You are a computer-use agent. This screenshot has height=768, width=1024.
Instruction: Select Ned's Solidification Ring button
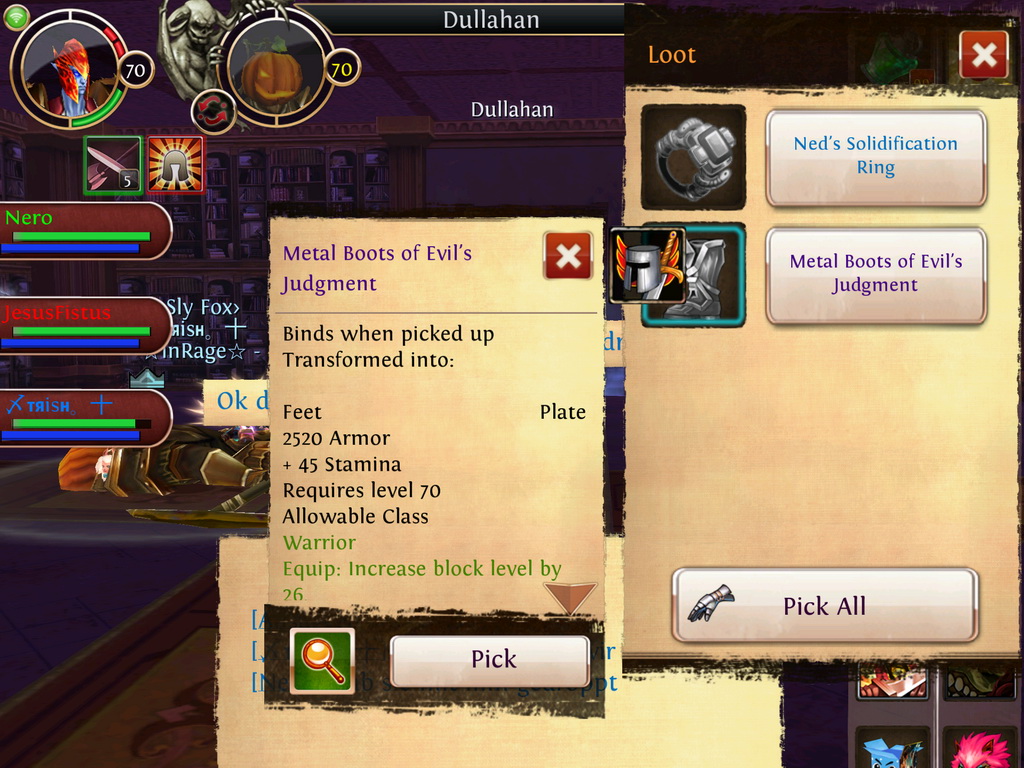tap(876, 157)
